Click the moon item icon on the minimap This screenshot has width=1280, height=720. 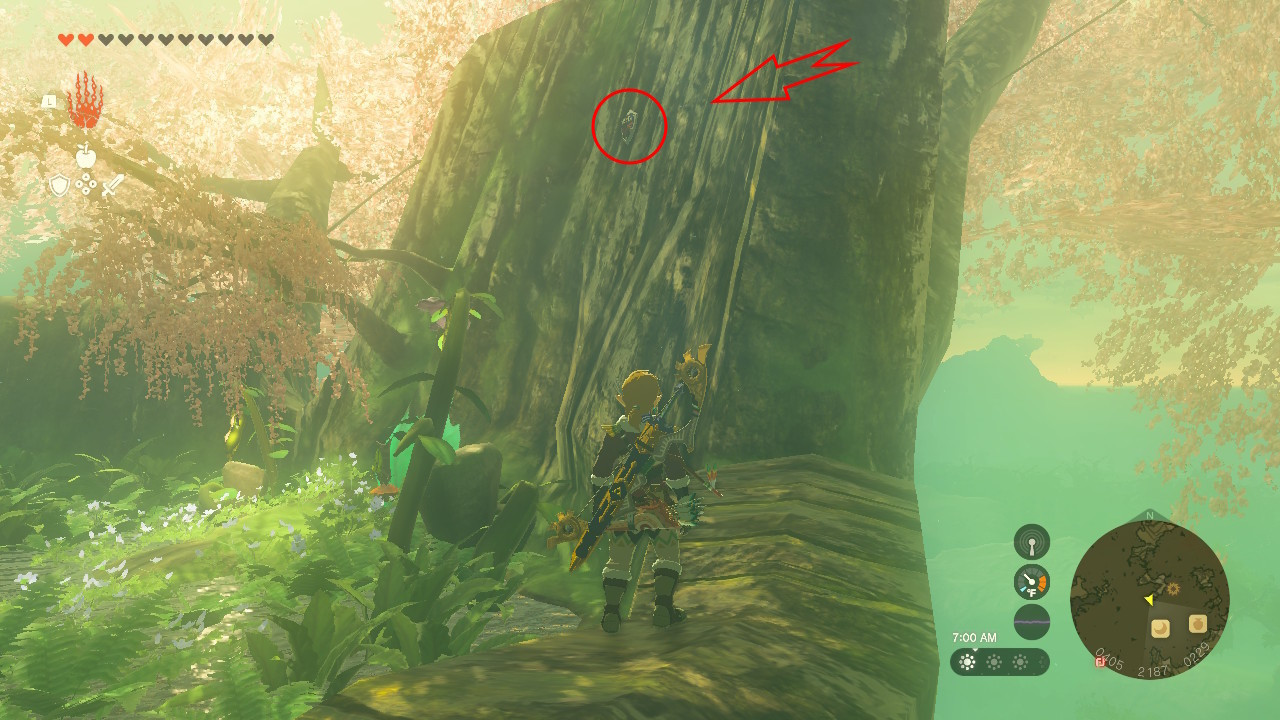pyautogui.click(x=1160, y=628)
